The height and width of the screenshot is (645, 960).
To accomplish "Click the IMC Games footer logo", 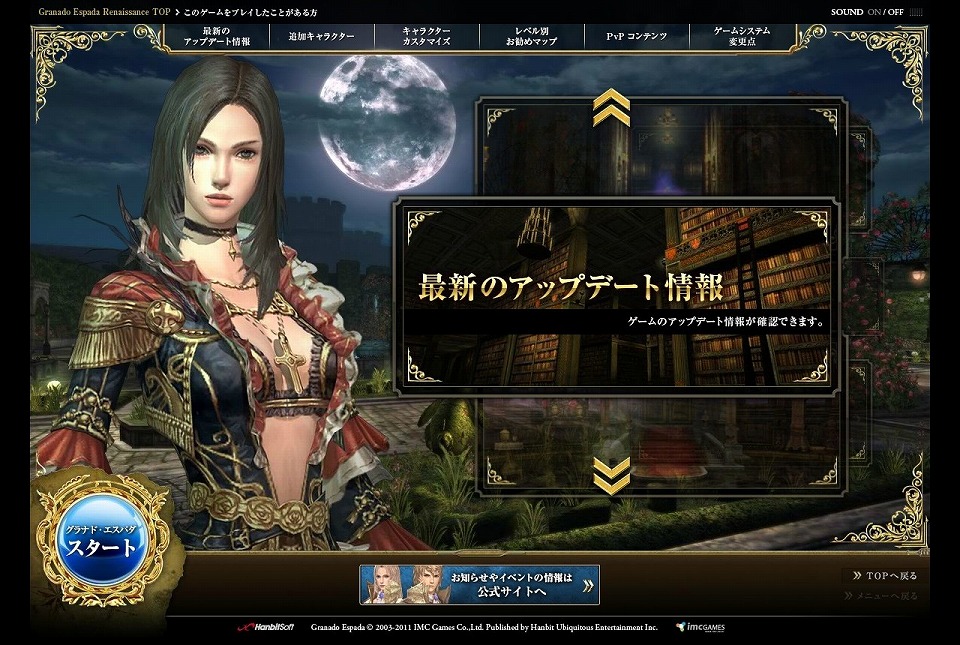I will coord(699,627).
